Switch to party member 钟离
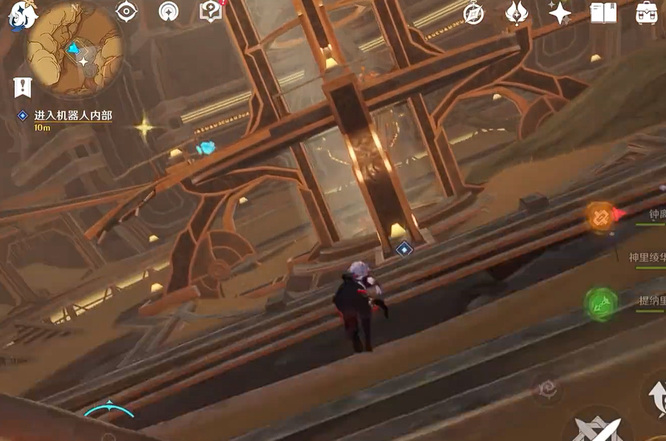Image resolution: width=666 pixels, height=441 pixels. (x=602, y=215)
